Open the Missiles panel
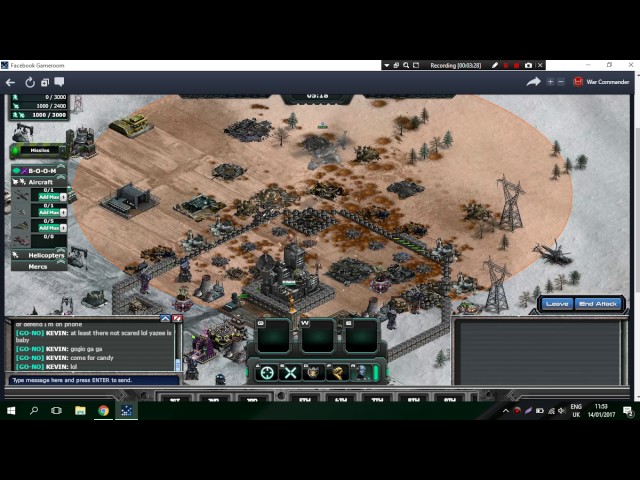This screenshot has width=640, height=480. 39,150
